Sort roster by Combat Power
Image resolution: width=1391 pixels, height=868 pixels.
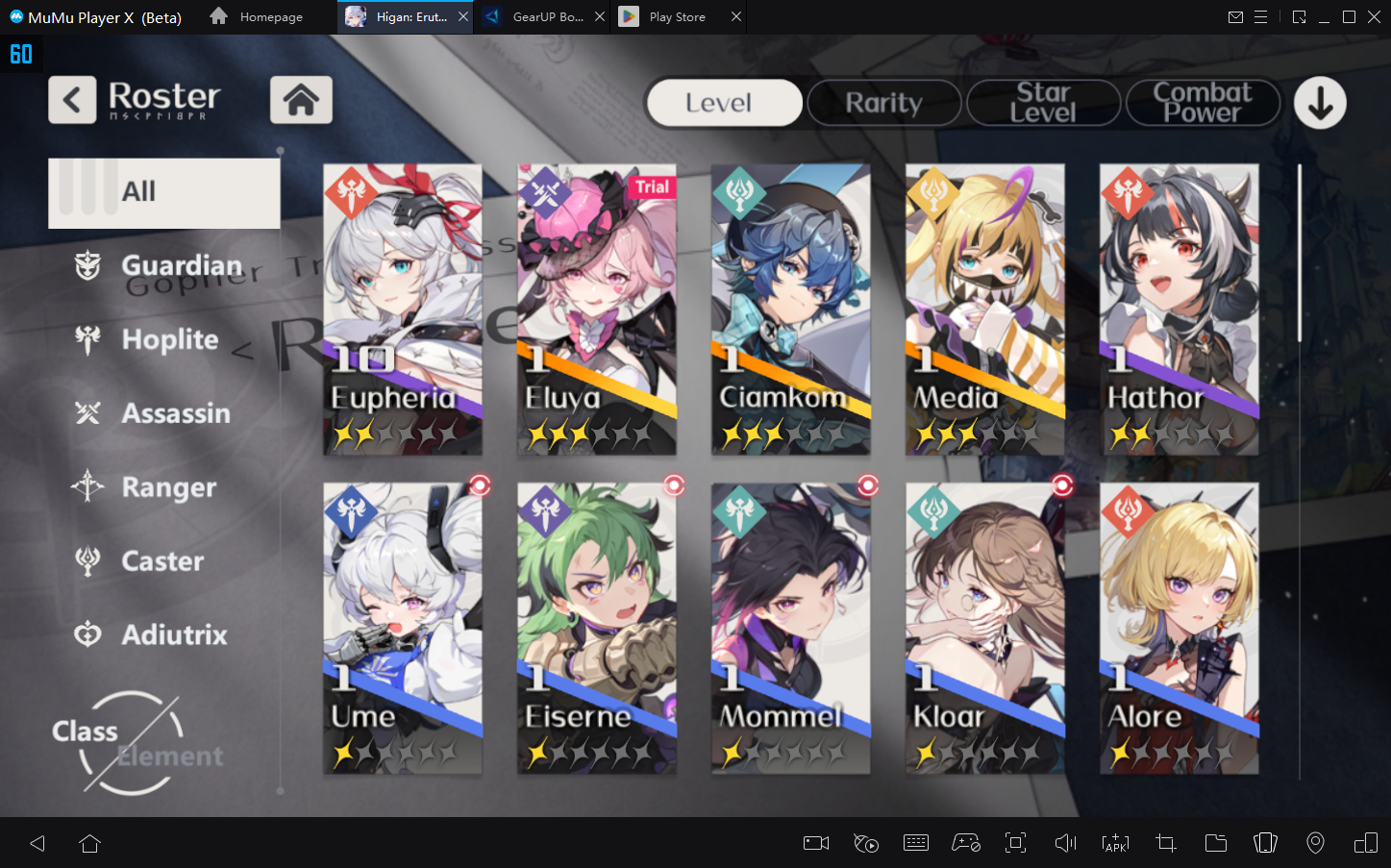[x=1203, y=103]
